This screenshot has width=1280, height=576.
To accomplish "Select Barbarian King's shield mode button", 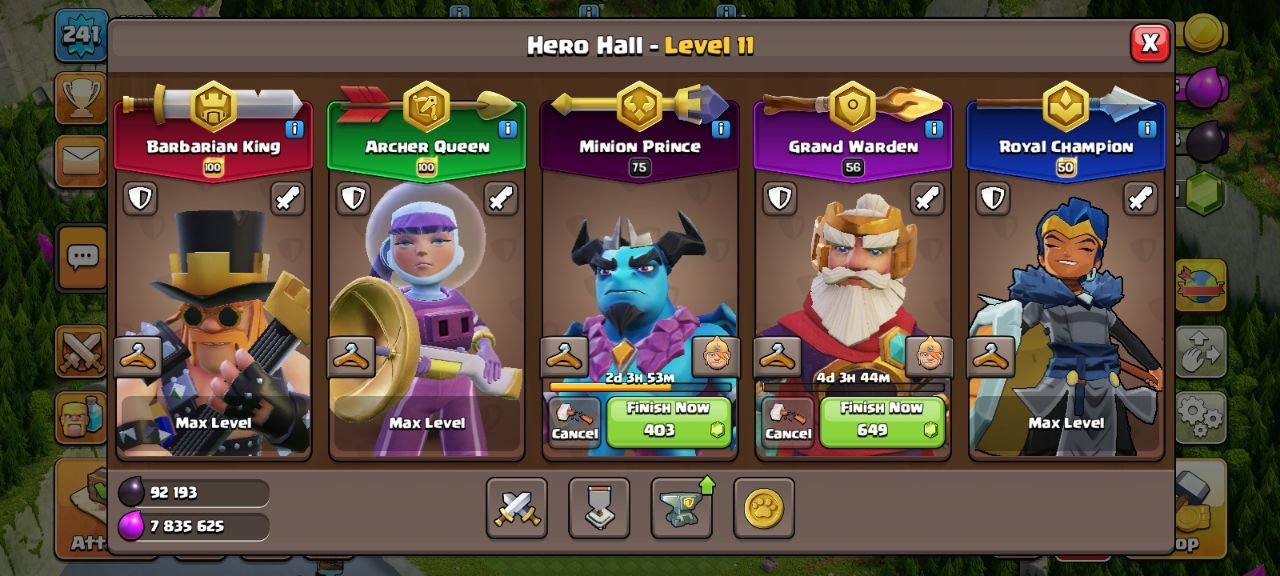I will [140, 198].
